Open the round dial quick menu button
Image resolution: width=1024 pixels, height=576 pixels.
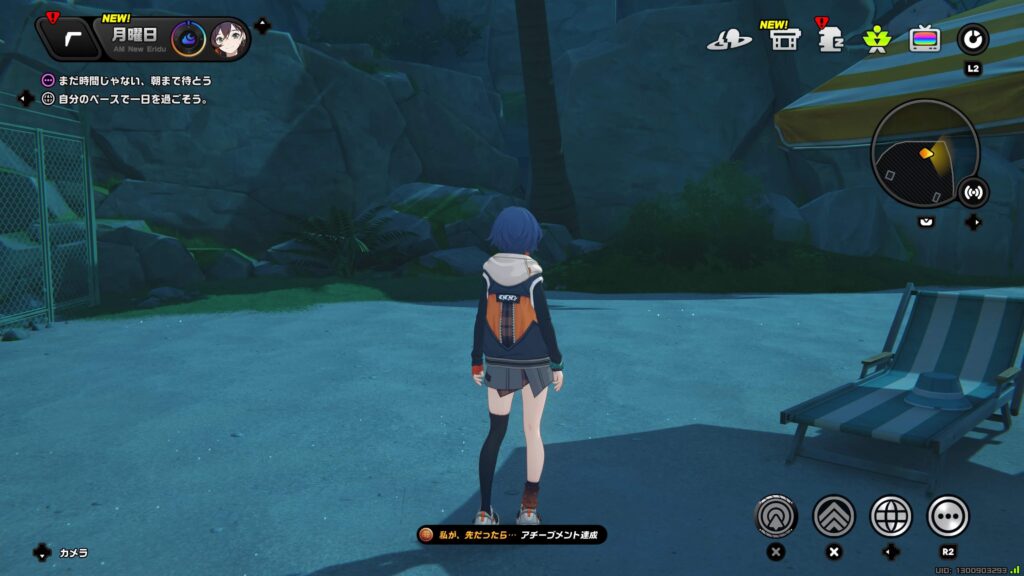972,40
